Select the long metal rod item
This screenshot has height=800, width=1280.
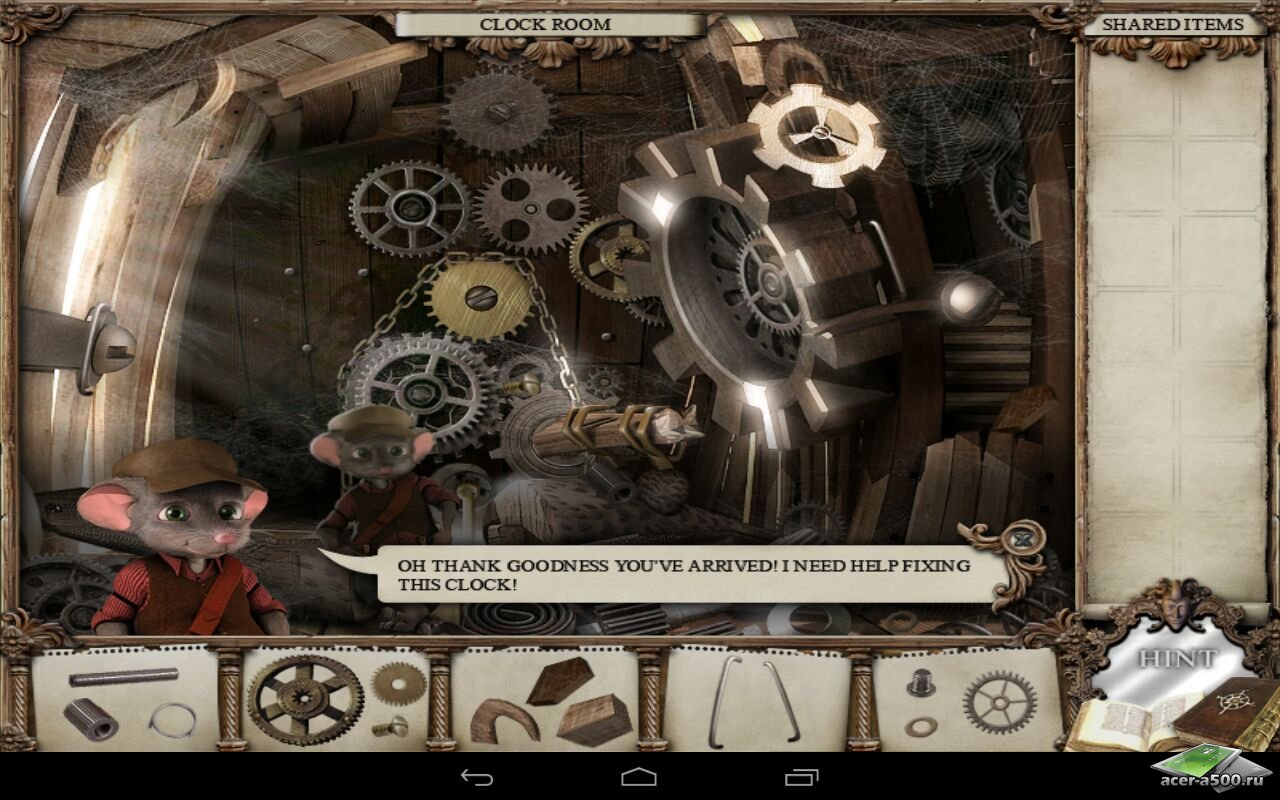pos(124,677)
